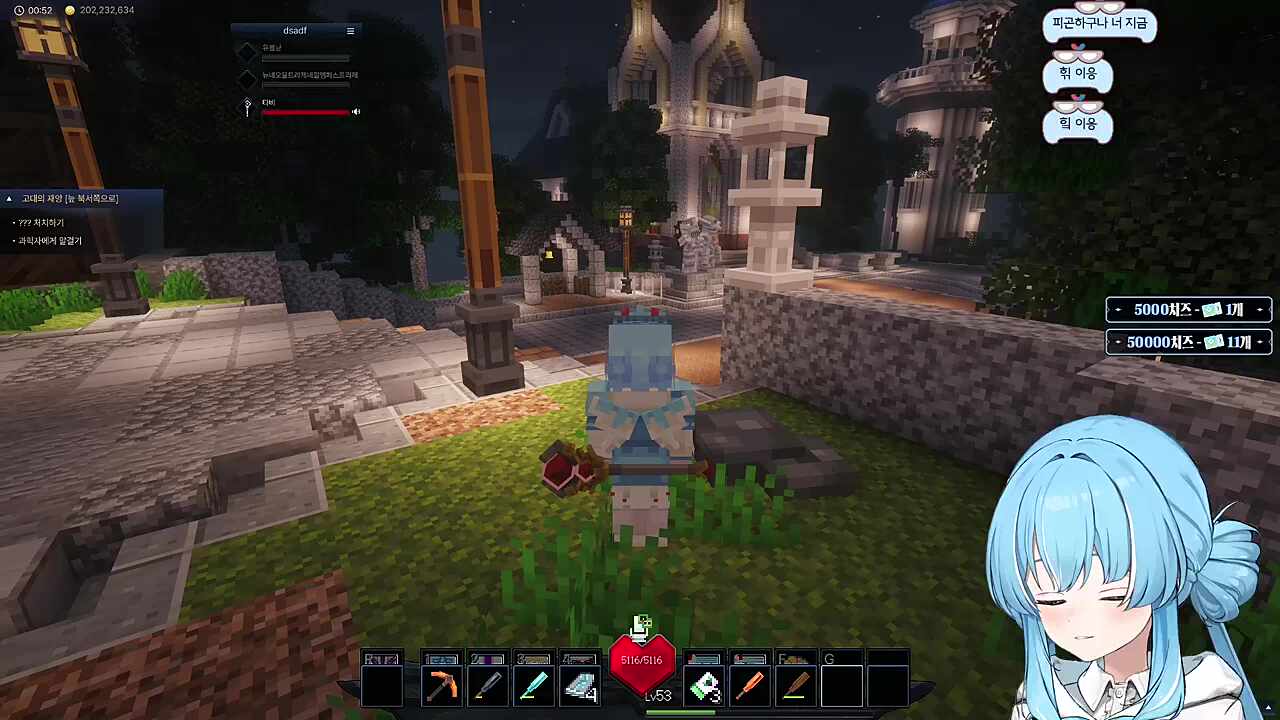Screen dimensions: 1280x720
Task: Select the party member with the staff icon
Action: click(x=247, y=106)
